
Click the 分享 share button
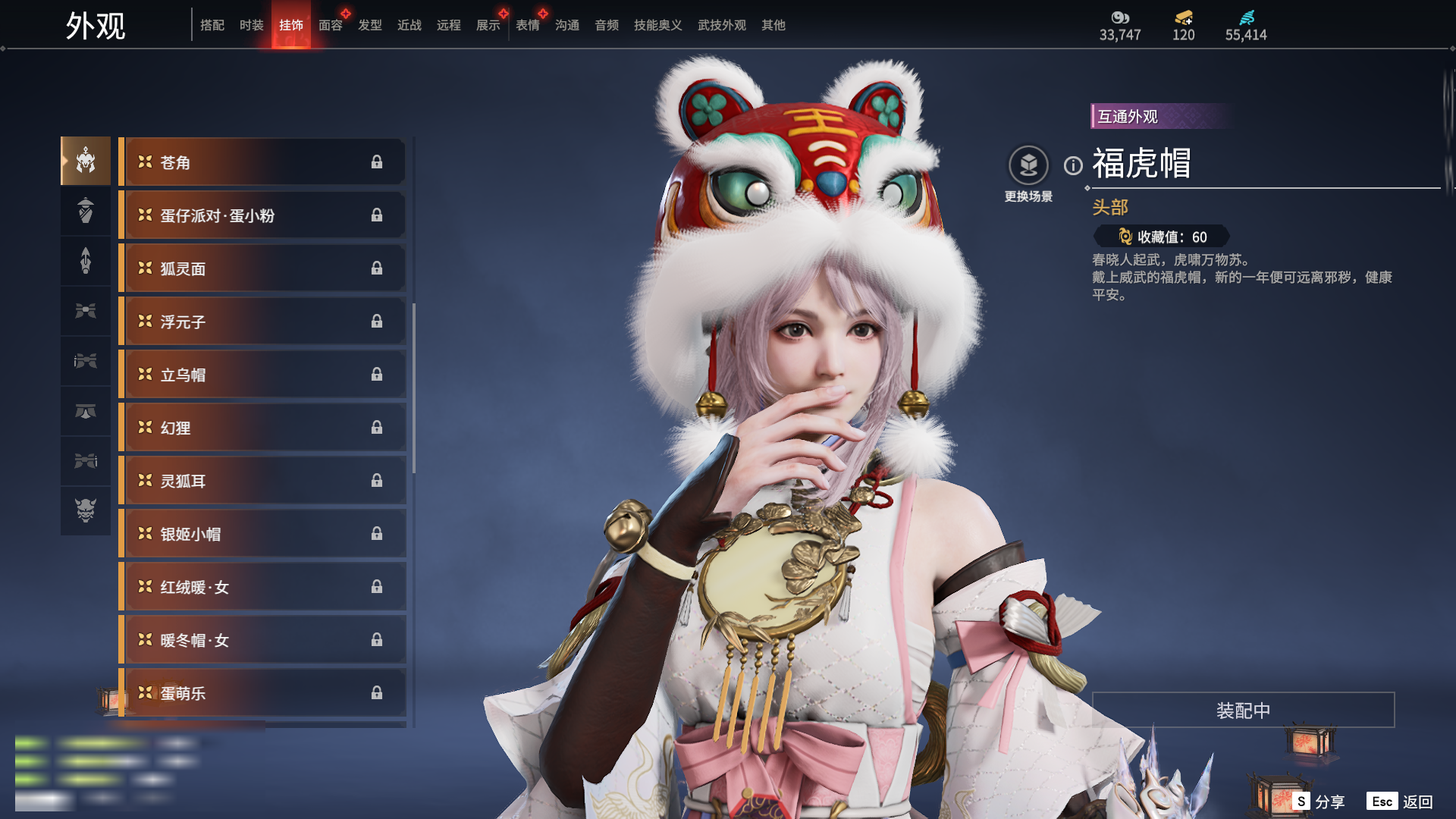1319,802
